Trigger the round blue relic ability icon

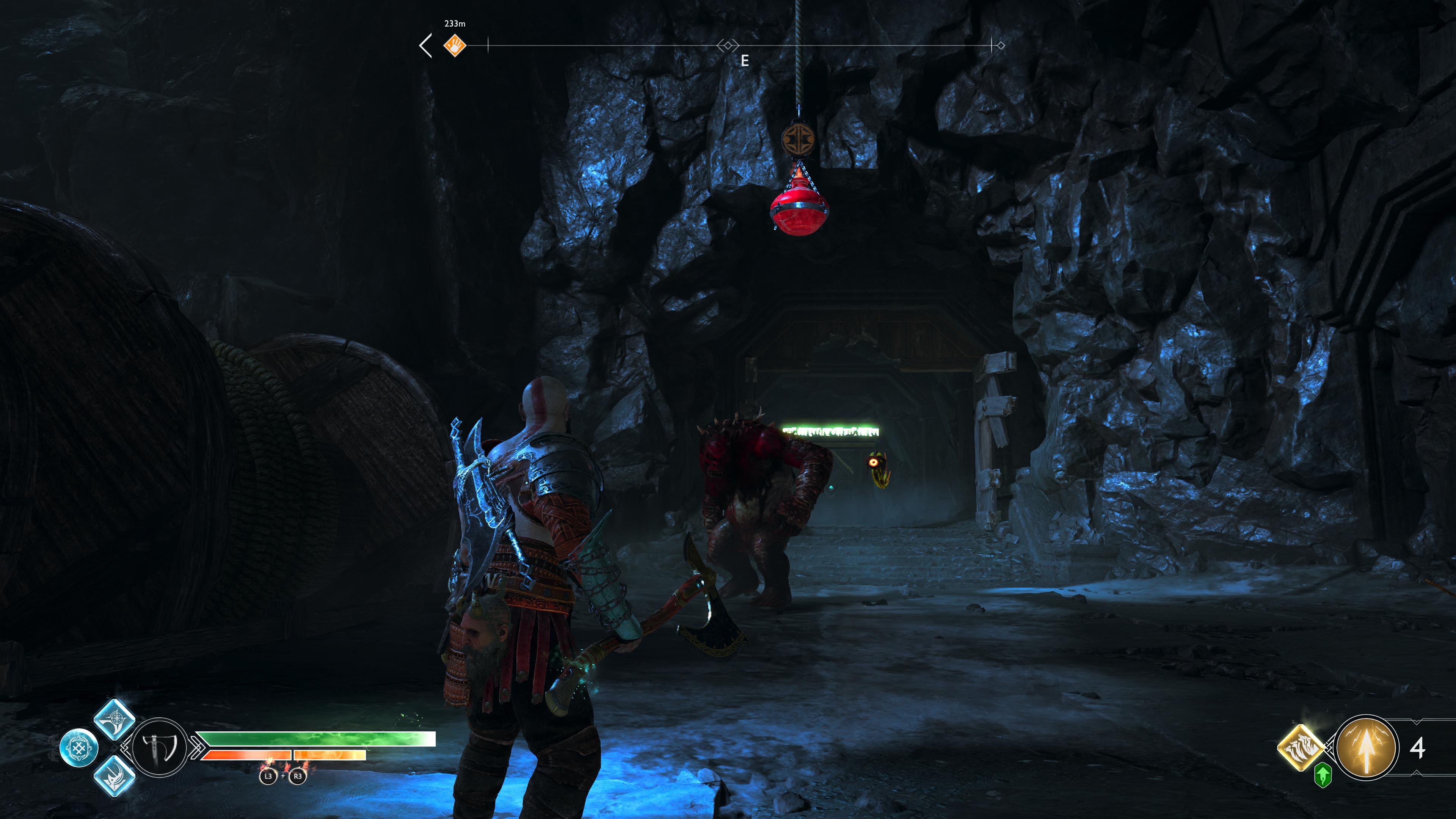[x=79, y=748]
